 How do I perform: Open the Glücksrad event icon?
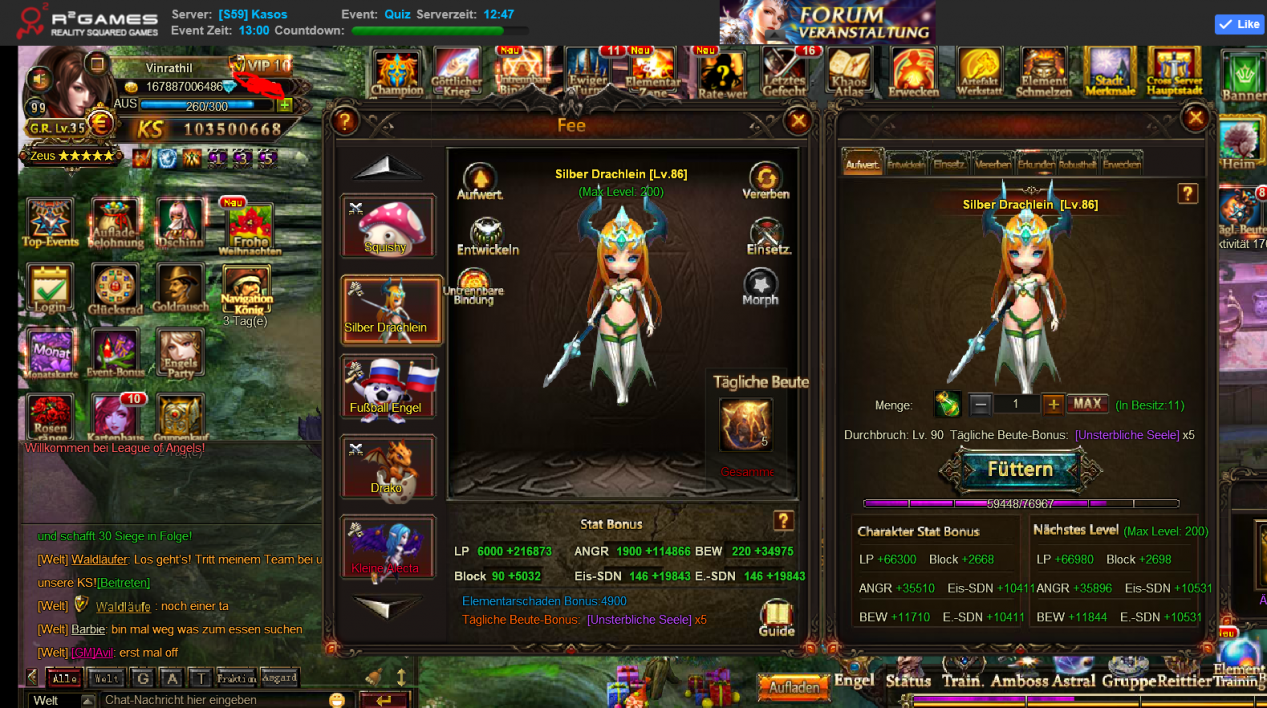click(115, 291)
